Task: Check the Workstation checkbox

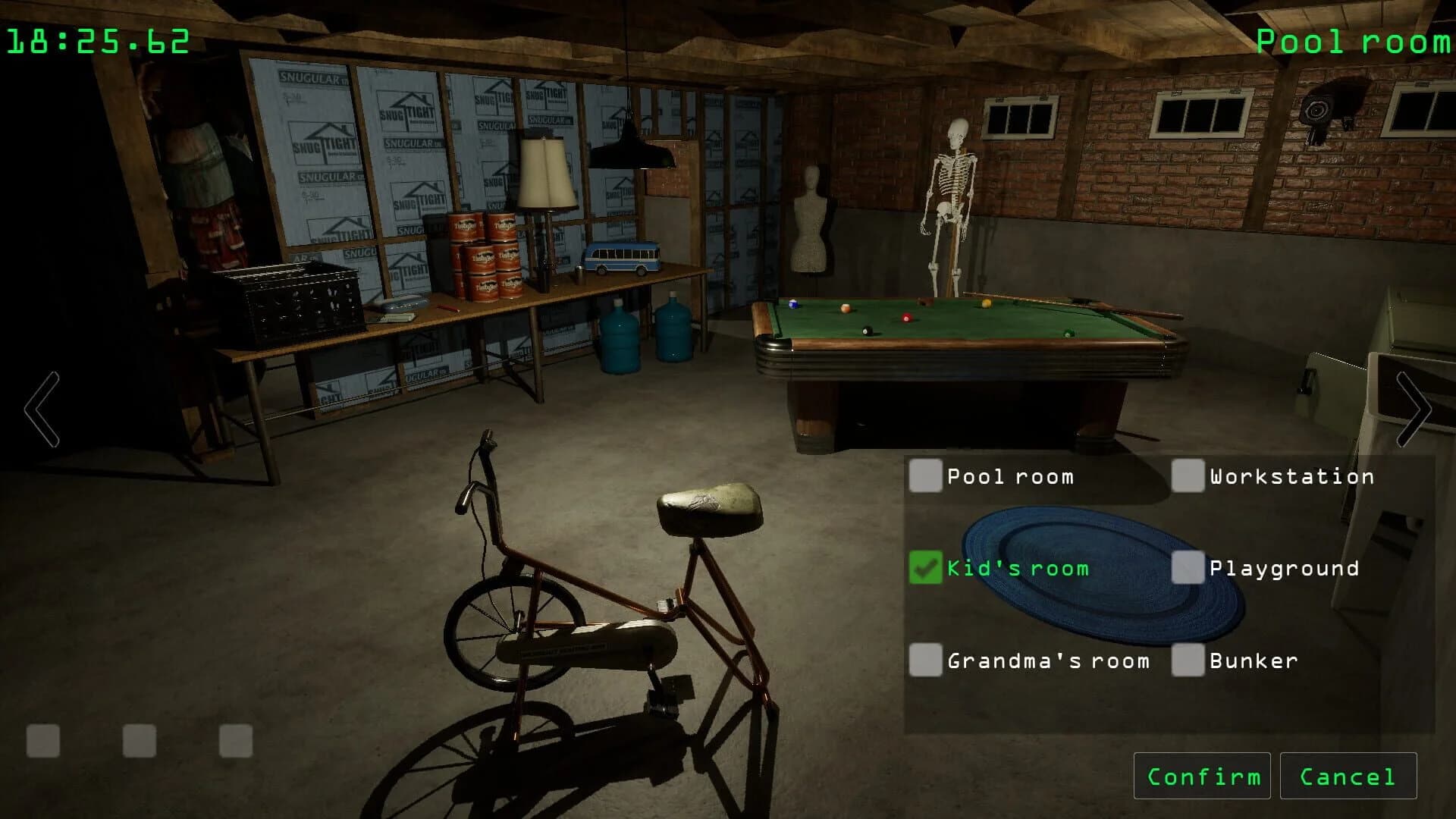Action: coord(1188,476)
